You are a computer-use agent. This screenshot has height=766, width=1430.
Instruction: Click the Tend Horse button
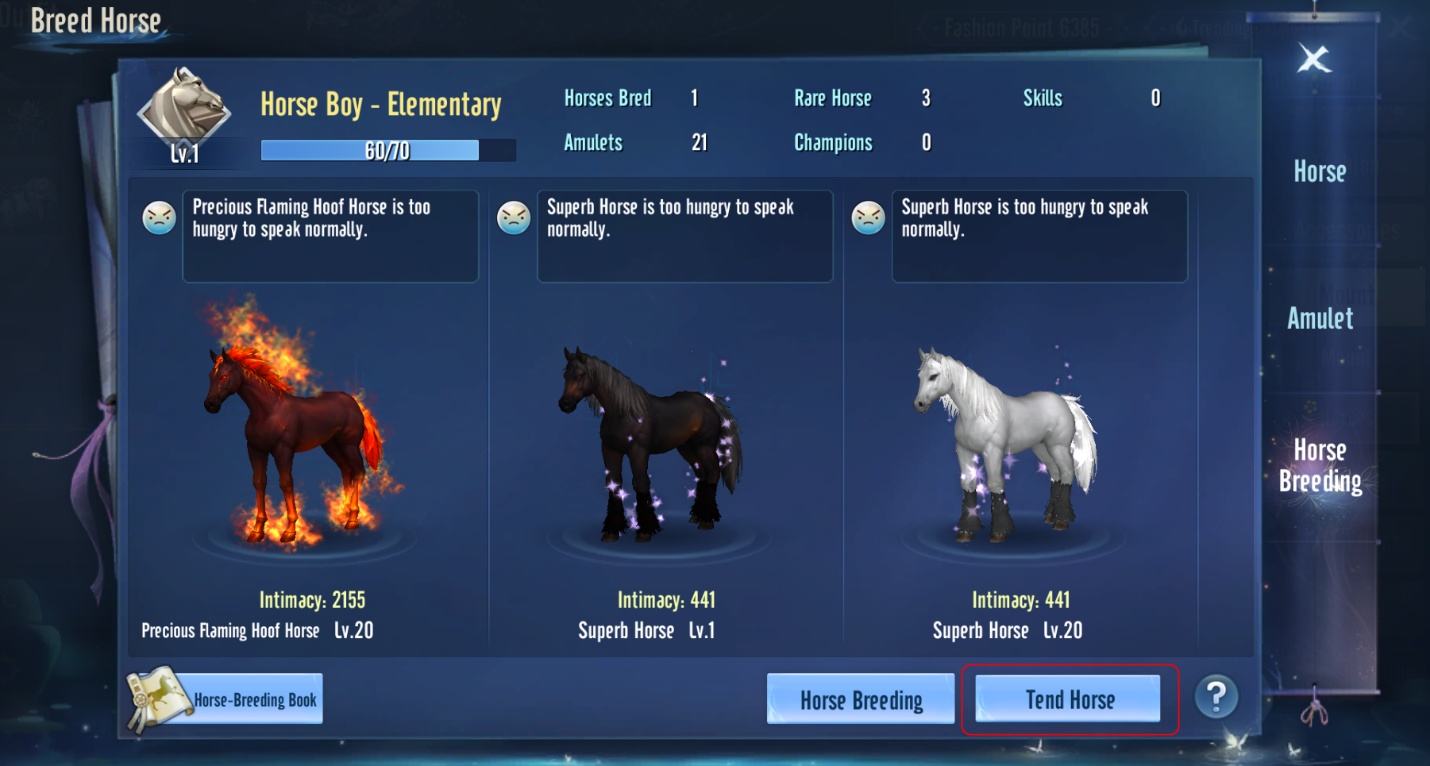pyautogui.click(x=1068, y=699)
